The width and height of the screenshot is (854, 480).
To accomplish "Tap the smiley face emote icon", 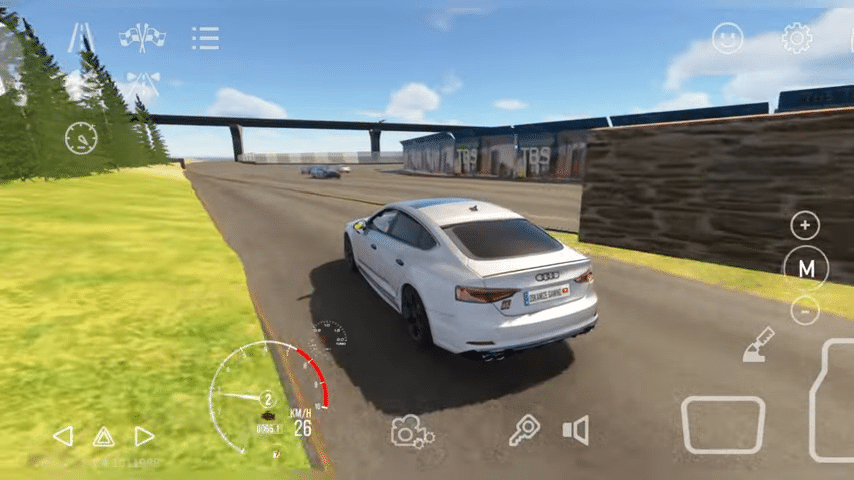I will click(728, 39).
